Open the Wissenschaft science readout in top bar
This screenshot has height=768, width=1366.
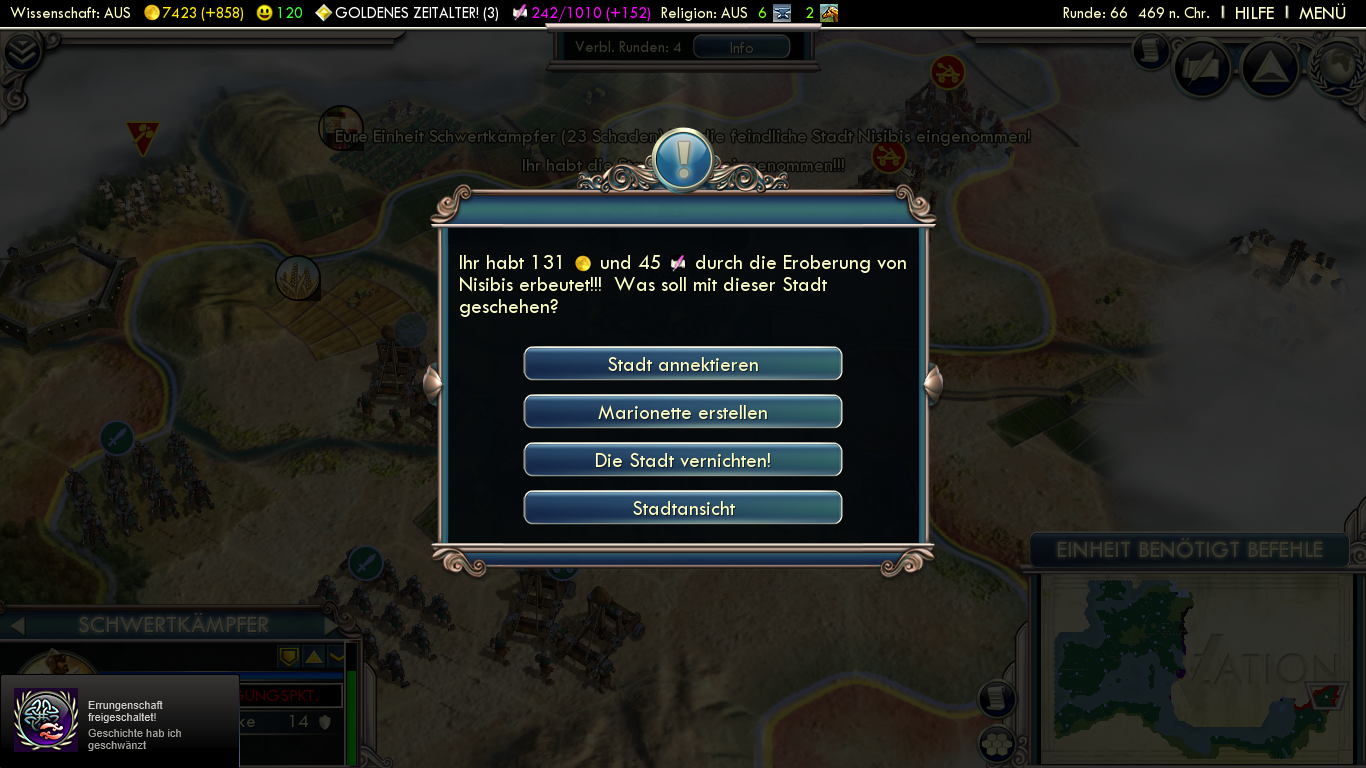pos(70,13)
